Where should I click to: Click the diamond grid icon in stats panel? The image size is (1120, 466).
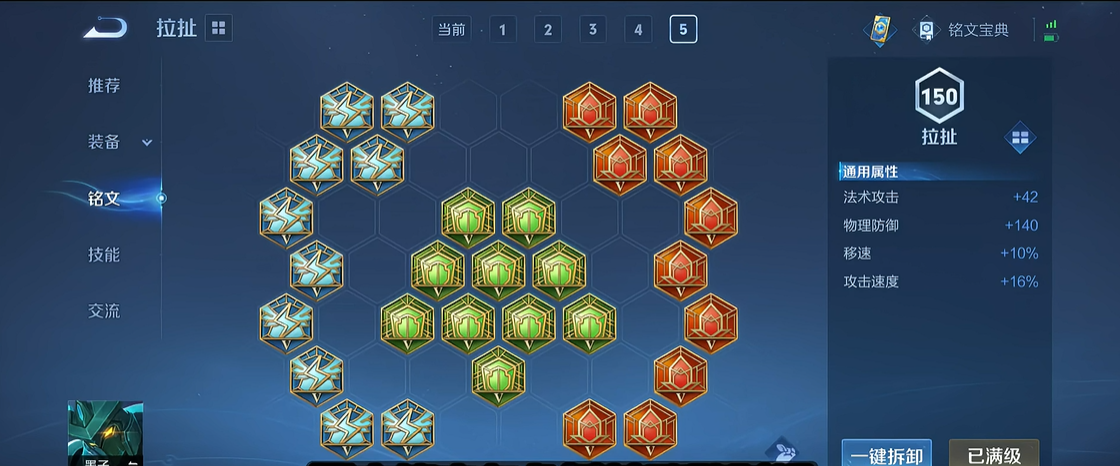point(1020,137)
